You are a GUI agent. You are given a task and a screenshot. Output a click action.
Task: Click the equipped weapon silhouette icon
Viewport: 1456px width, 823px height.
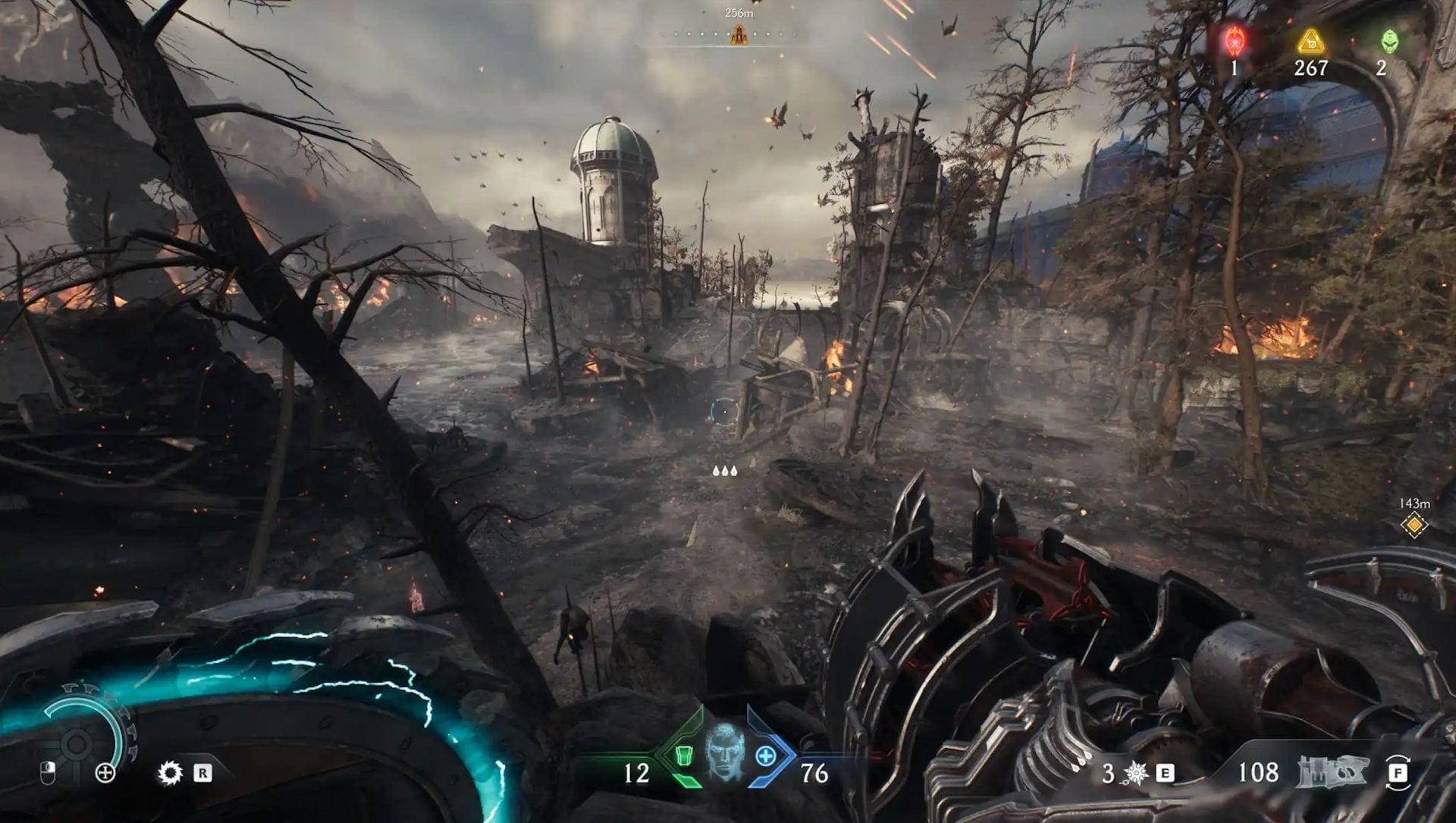[x=1332, y=771]
